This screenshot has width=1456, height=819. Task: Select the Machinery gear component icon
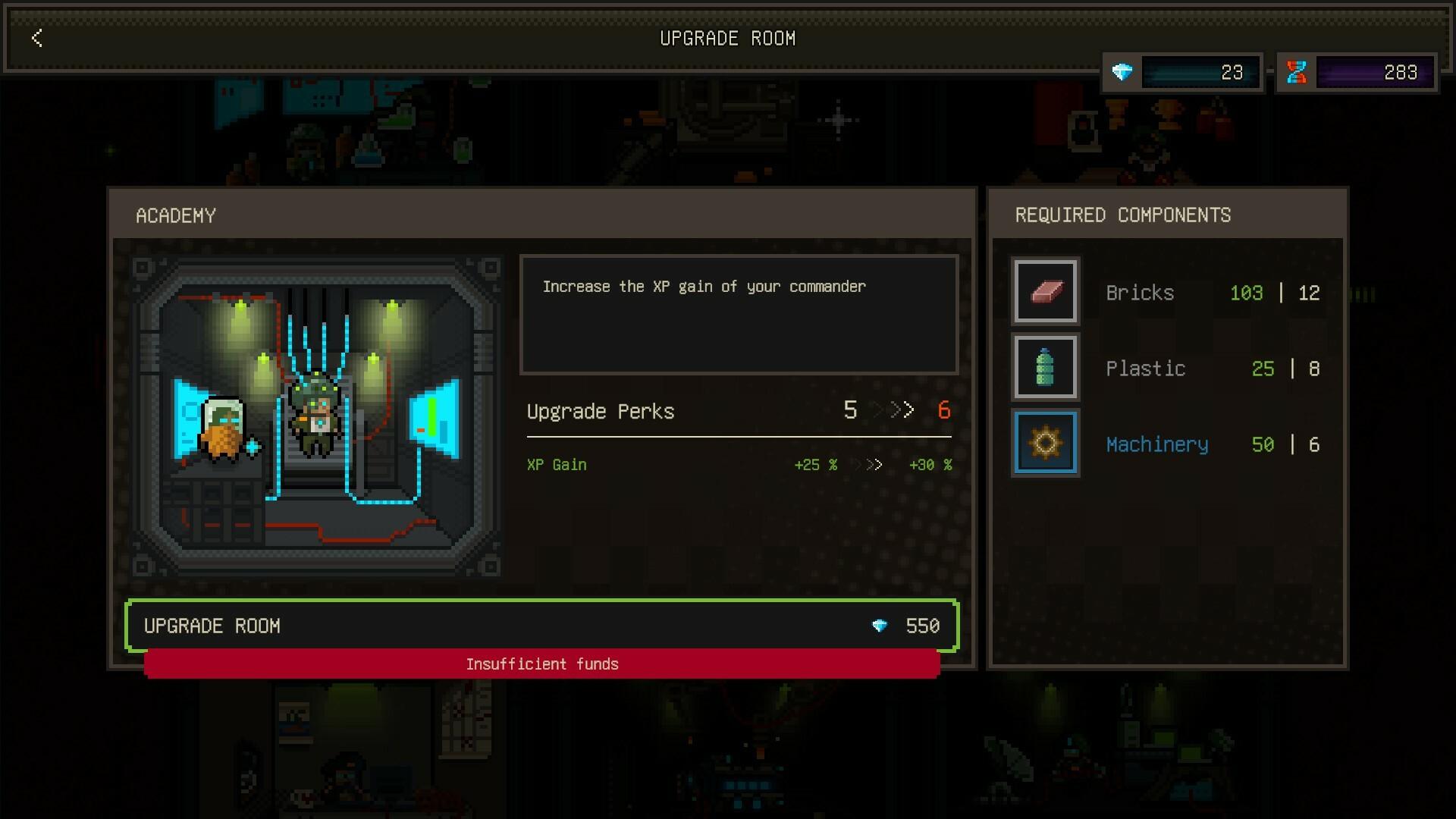1046,443
